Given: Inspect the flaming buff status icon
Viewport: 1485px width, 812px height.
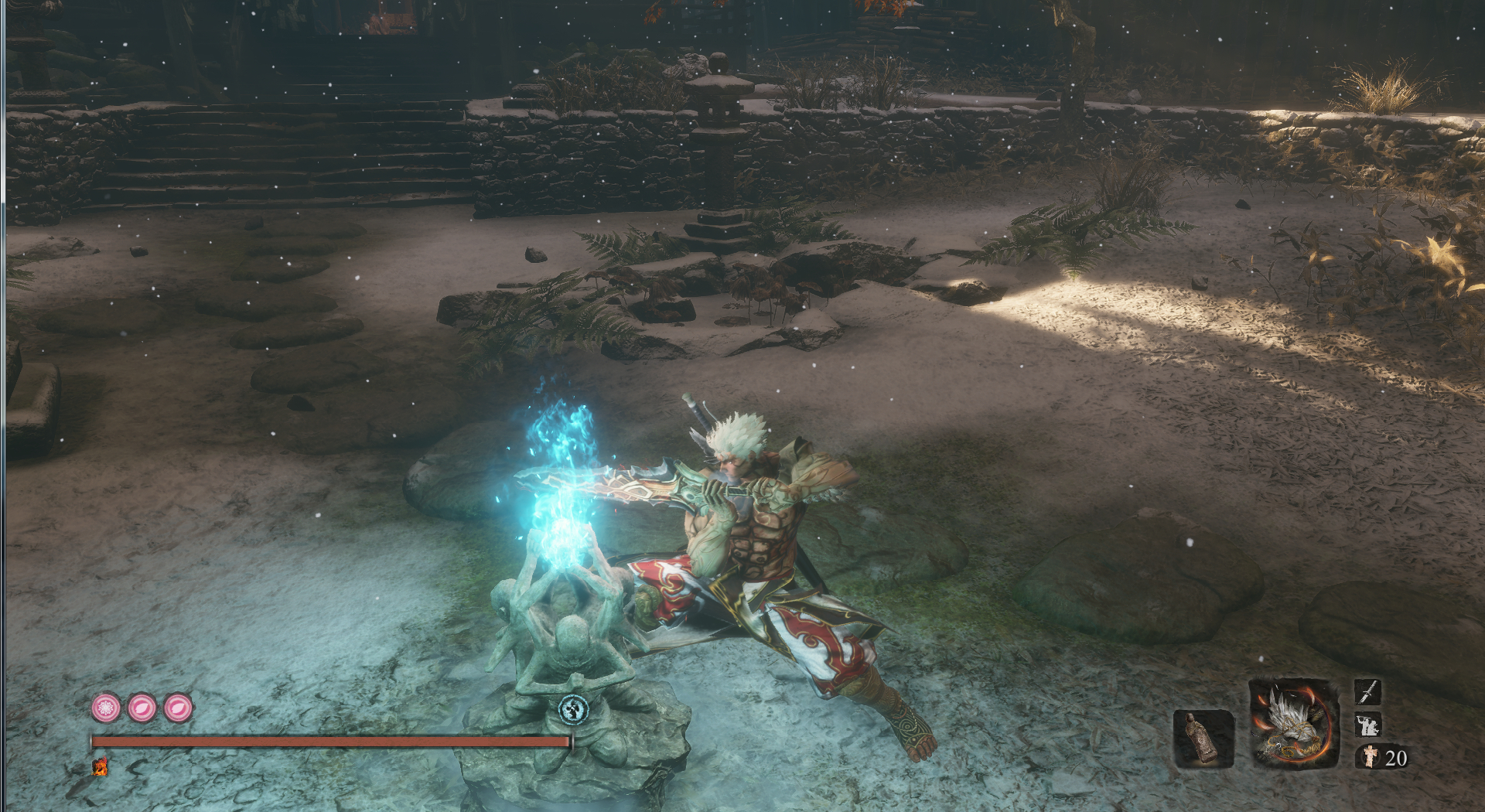Looking at the screenshot, I should [100, 766].
